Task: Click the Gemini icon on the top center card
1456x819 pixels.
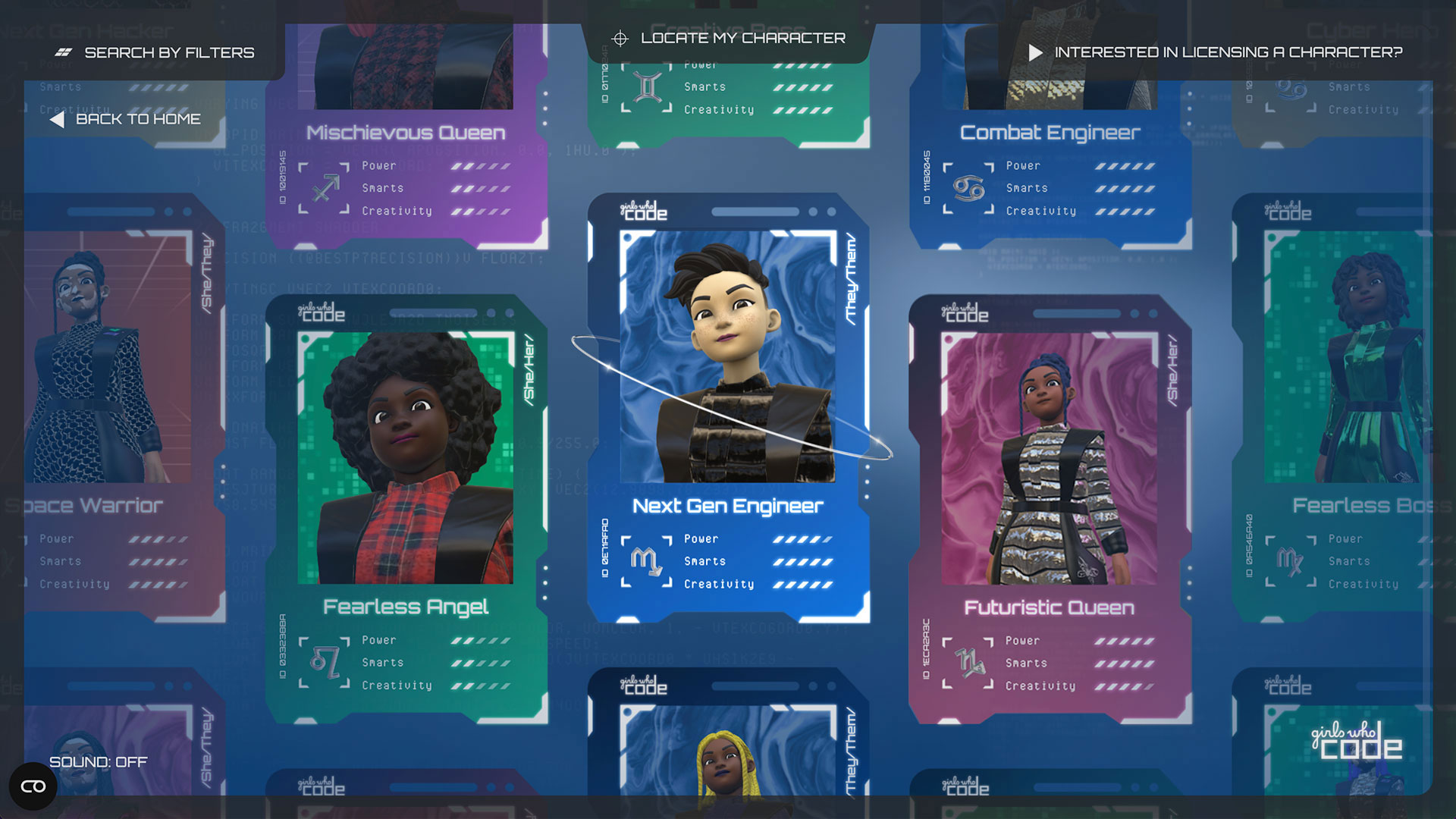Action: click(x=645, y=86)
